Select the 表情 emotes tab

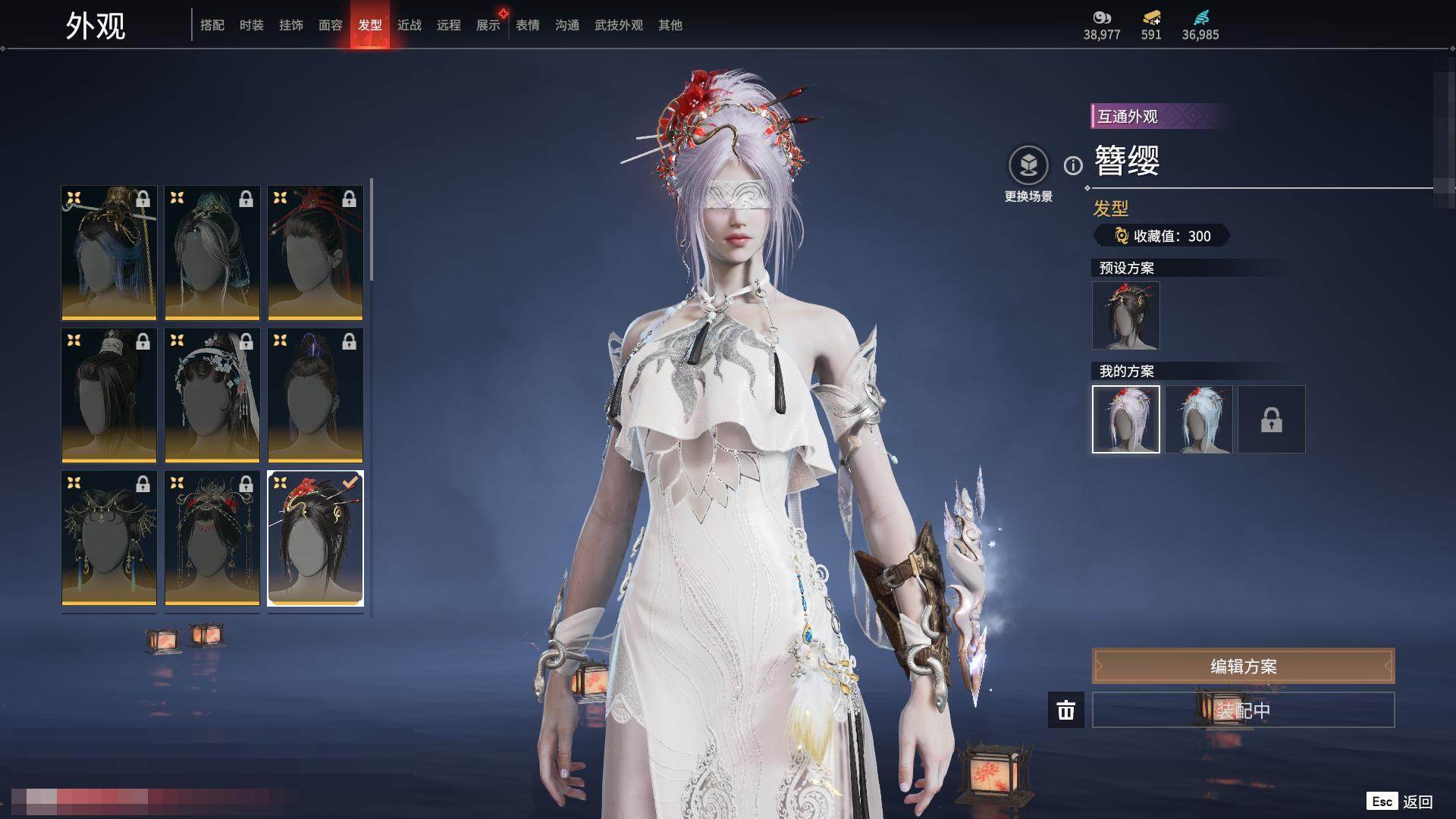pos(528,25)
